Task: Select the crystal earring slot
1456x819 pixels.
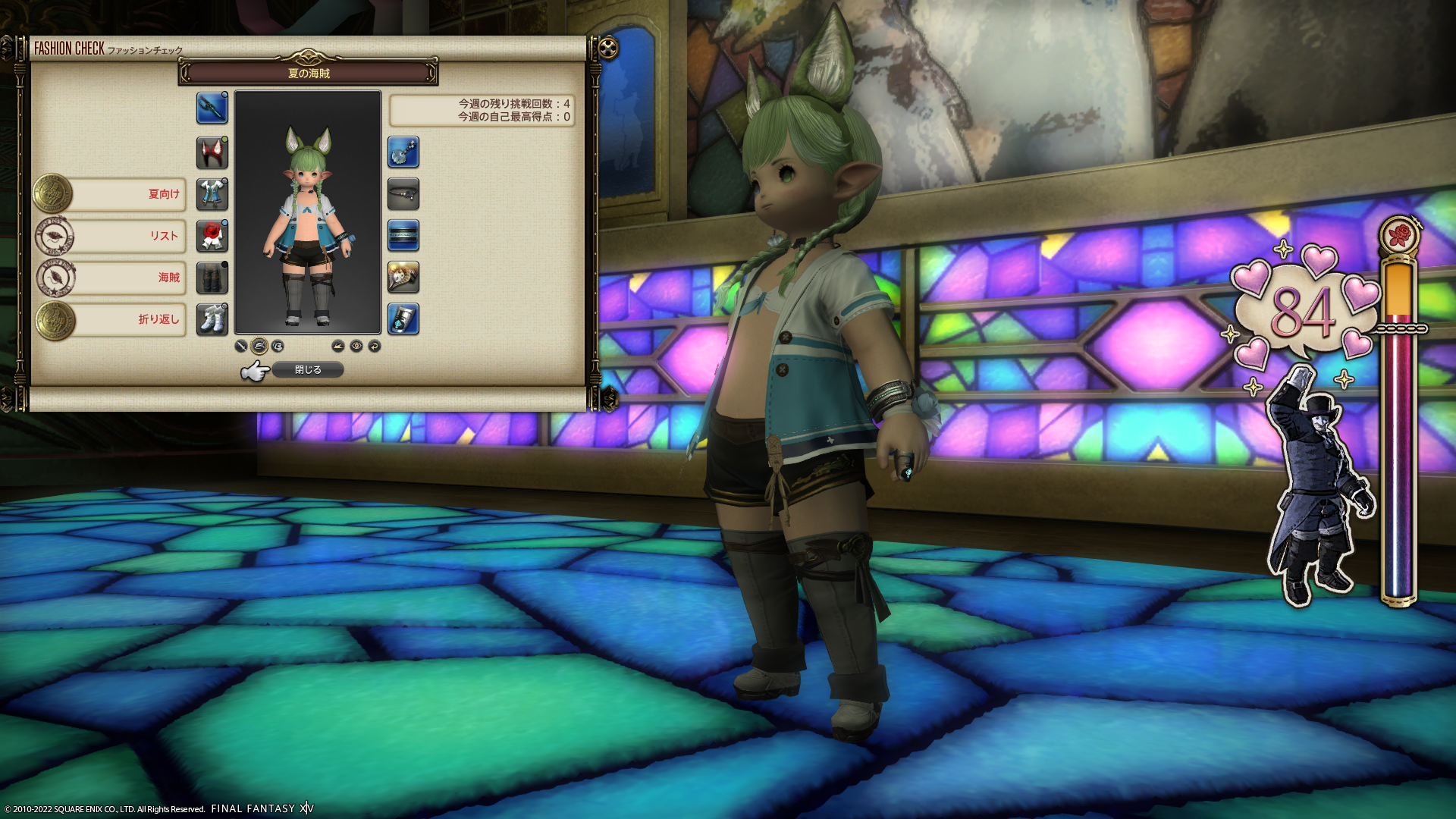Action: (x=403, y=152)
